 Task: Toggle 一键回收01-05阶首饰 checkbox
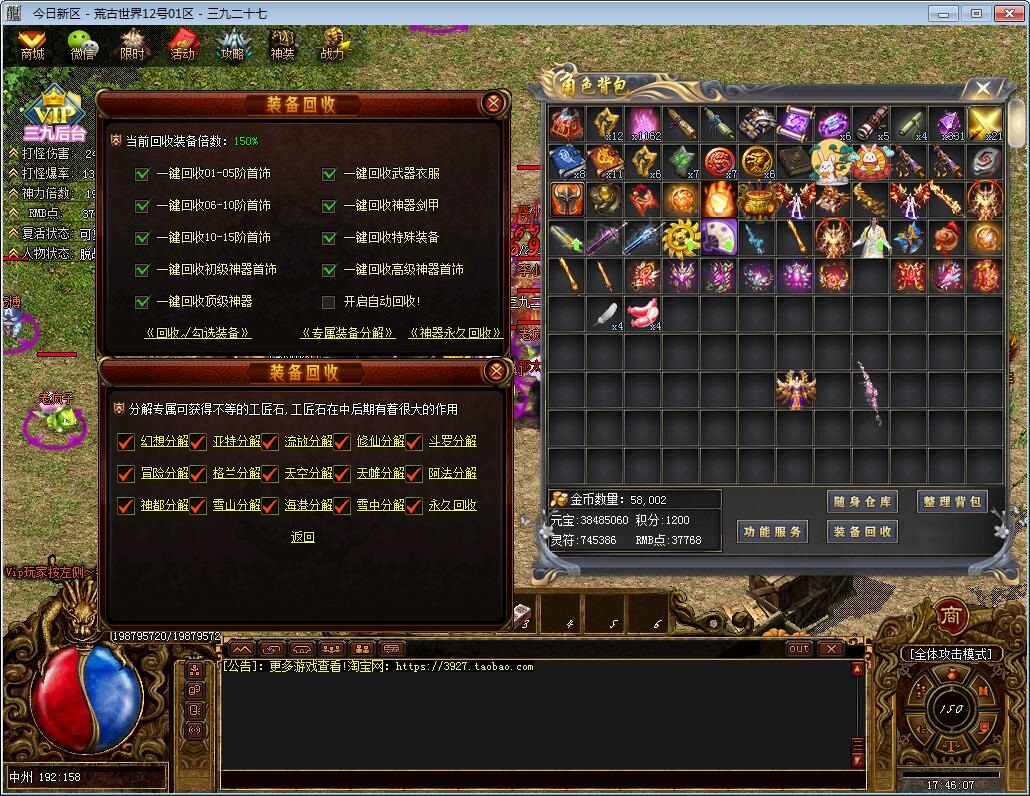click(142, 174)
